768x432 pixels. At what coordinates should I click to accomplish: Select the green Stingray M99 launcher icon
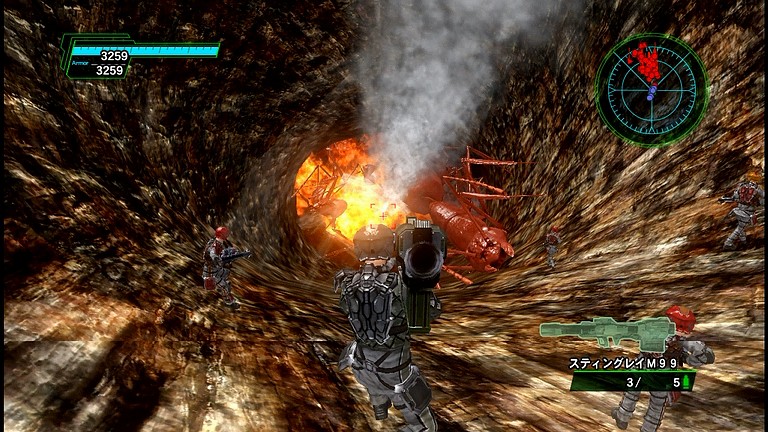[x=606, y=333]
